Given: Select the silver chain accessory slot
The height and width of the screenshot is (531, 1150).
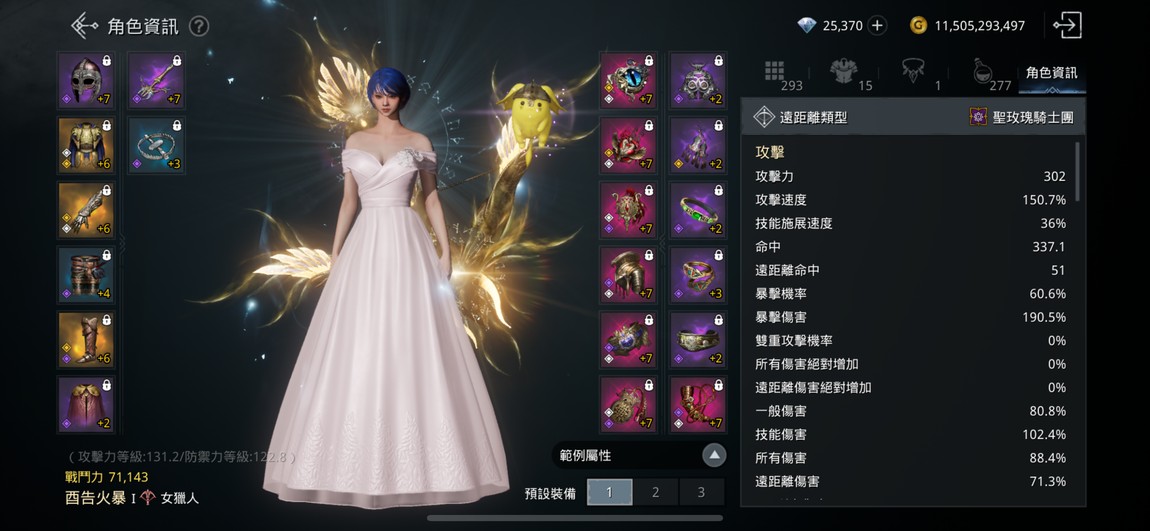Looking at the screenshot, I should 156,145.
